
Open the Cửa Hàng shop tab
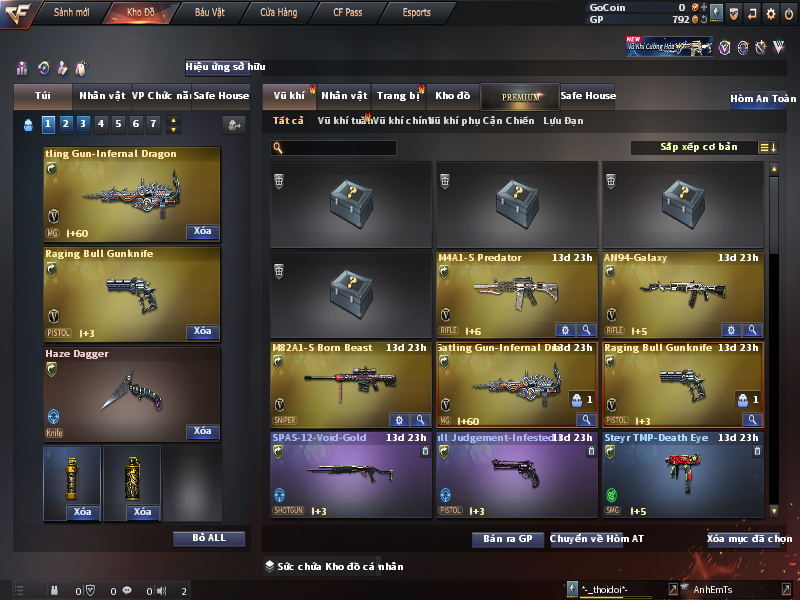pos(278,13)
